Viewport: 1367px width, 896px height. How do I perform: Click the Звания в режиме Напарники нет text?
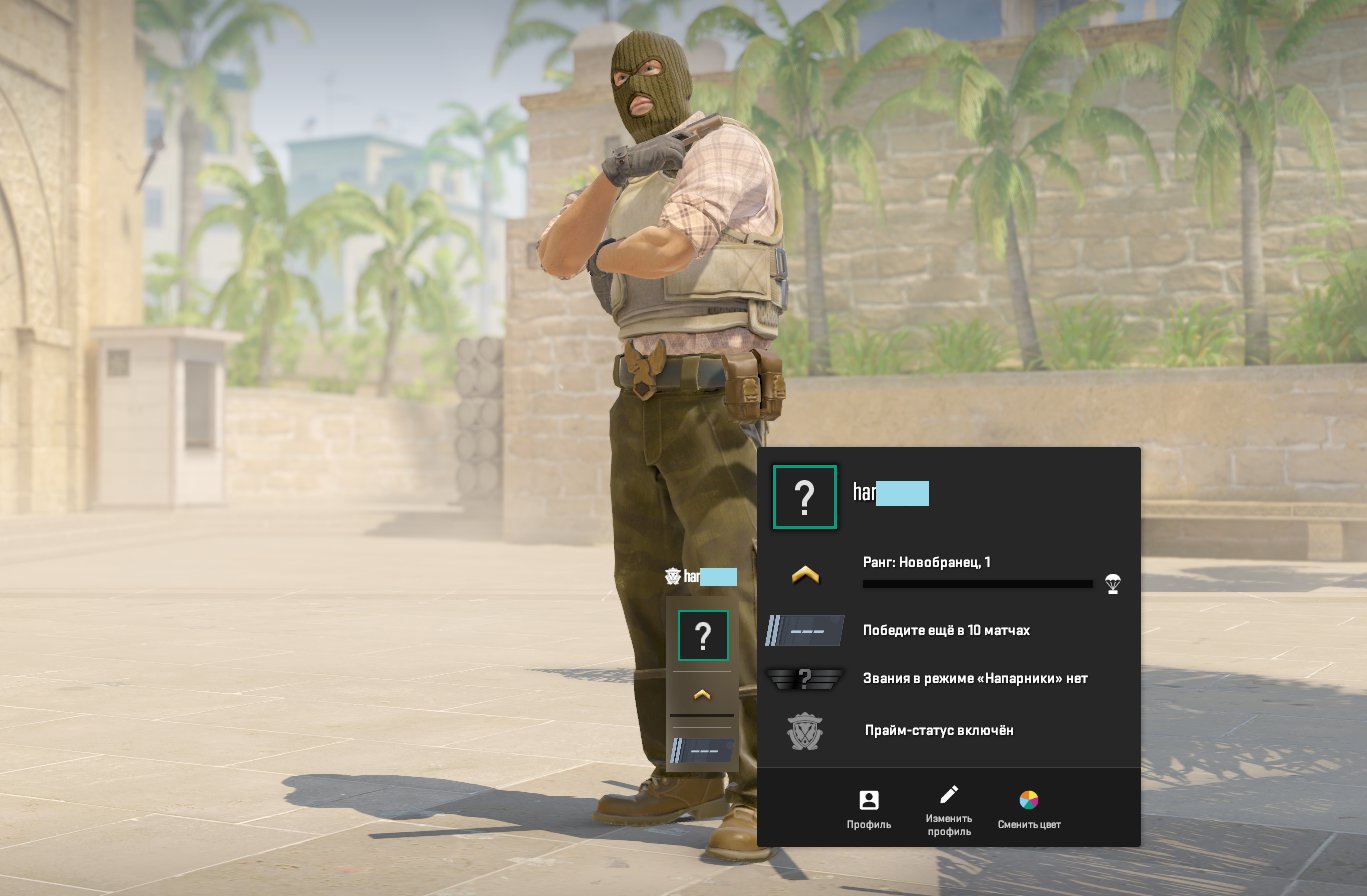click(975, 678)
